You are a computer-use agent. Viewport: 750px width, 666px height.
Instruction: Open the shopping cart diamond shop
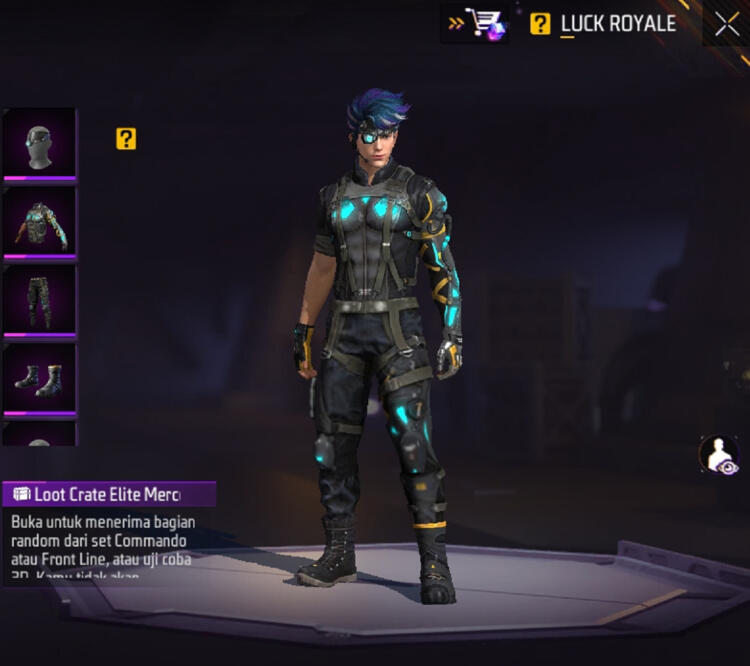click(476, 23)
